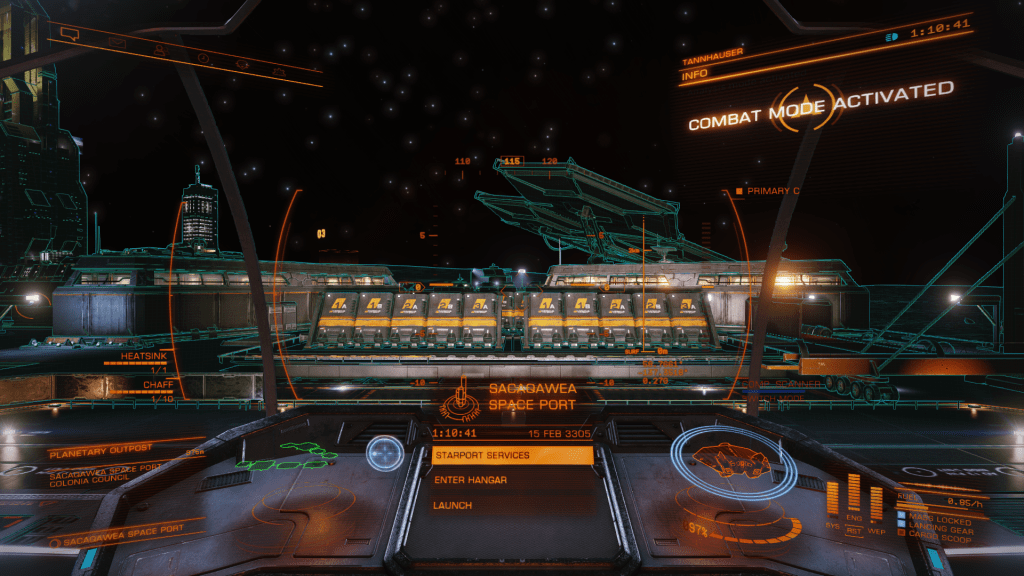Select the ship hologram status display
This screenshot has width=1024, height=576.
click(x=731, y=461)
